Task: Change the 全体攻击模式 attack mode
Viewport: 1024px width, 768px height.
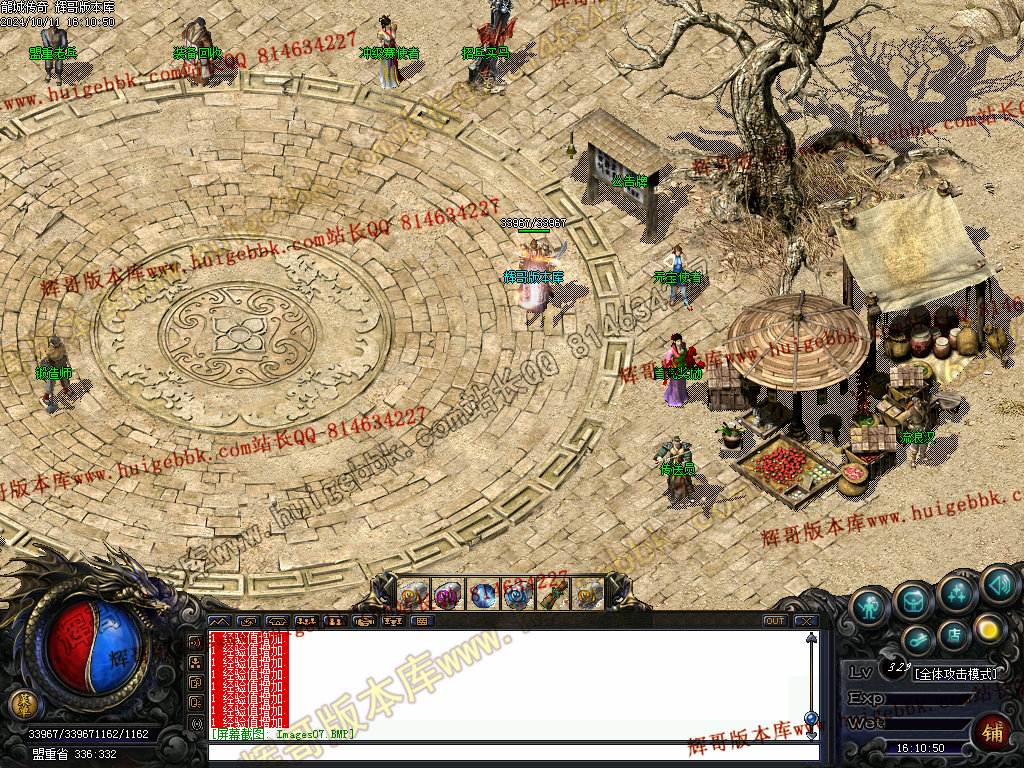Action: tap(955, 674)
